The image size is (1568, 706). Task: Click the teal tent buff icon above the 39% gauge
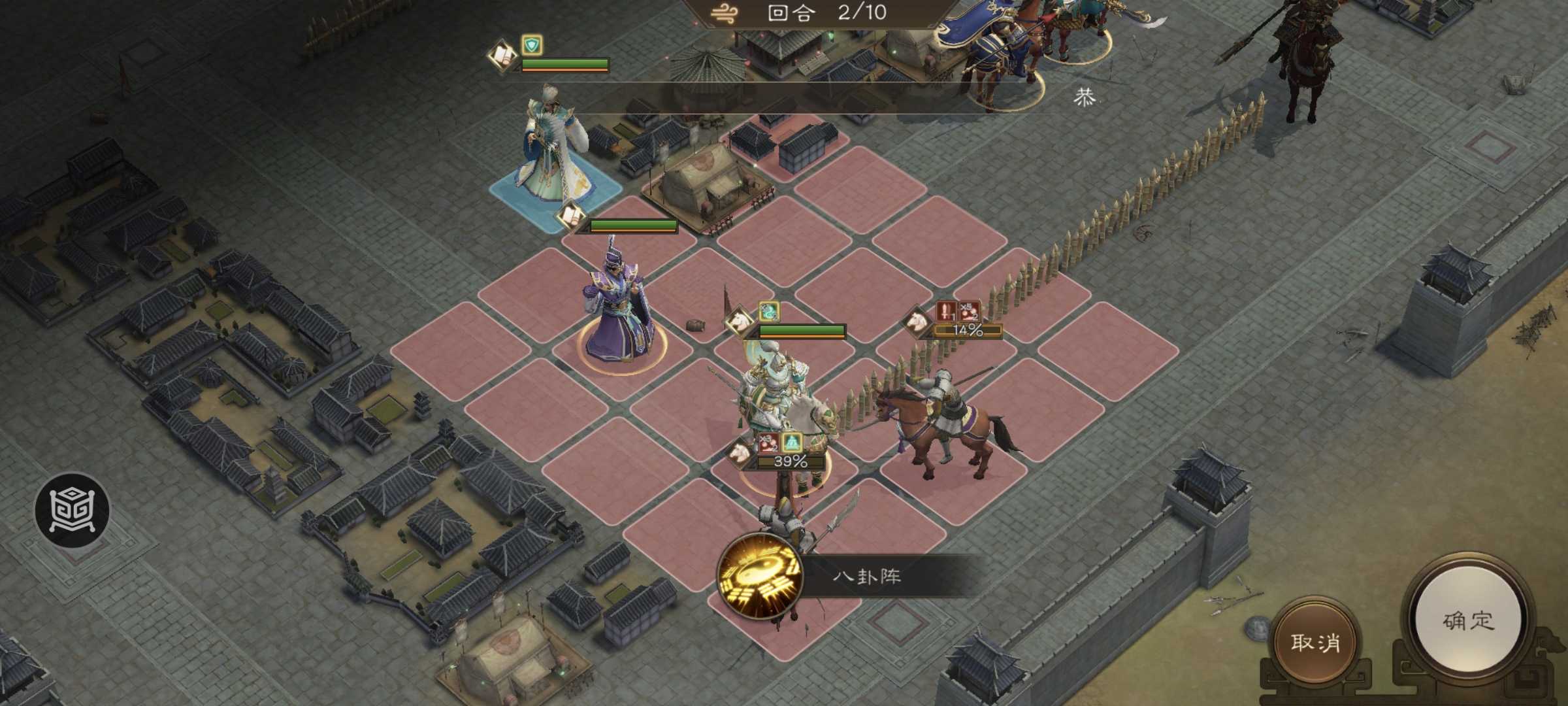[792, 443]
